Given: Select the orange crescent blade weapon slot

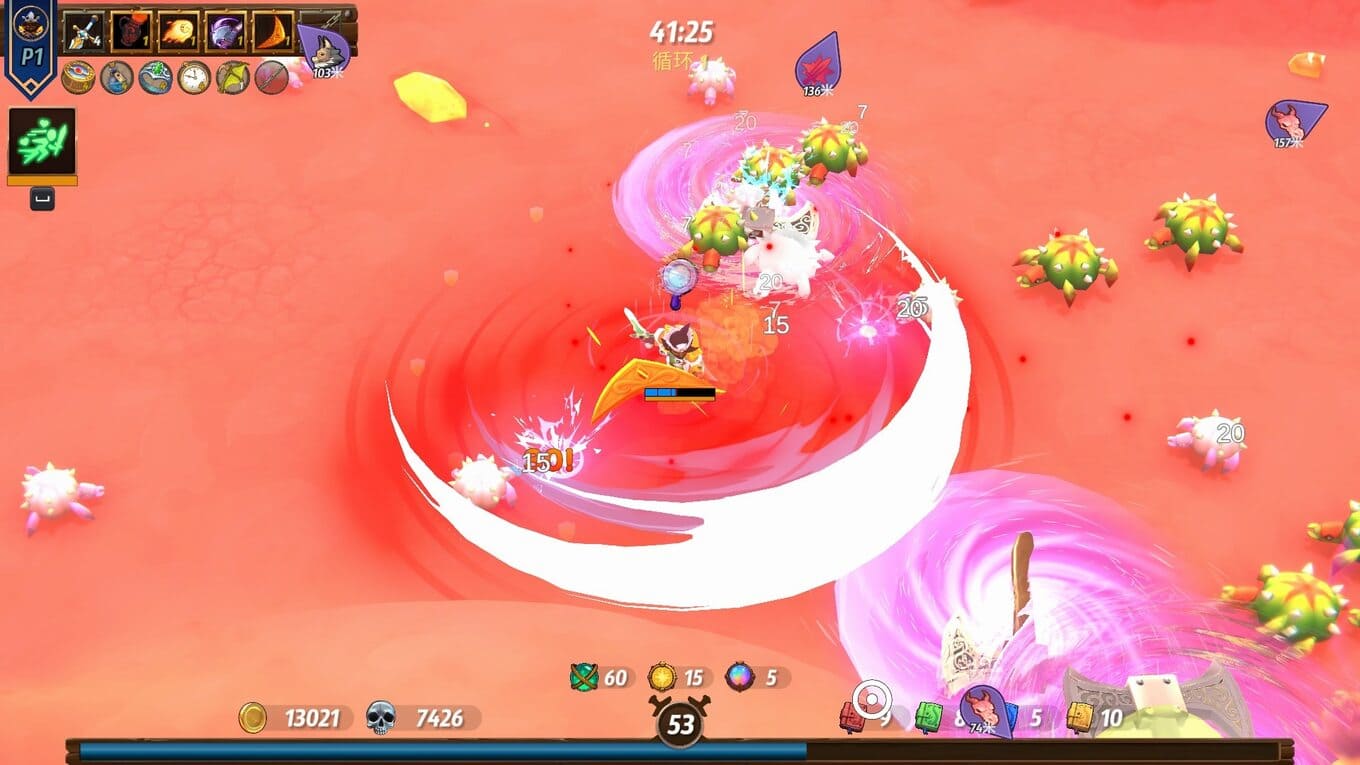Looking at the screenshot, I should point(273,32).
